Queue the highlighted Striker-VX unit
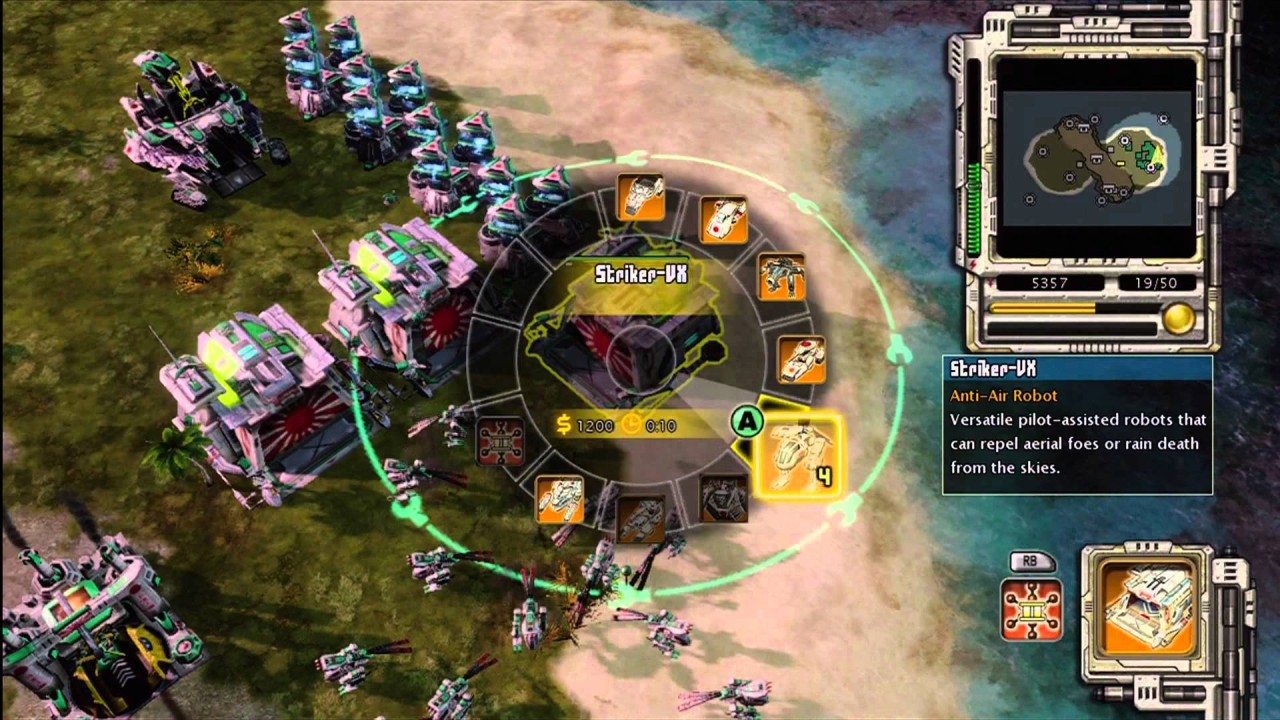 click(x=801, y=455)
